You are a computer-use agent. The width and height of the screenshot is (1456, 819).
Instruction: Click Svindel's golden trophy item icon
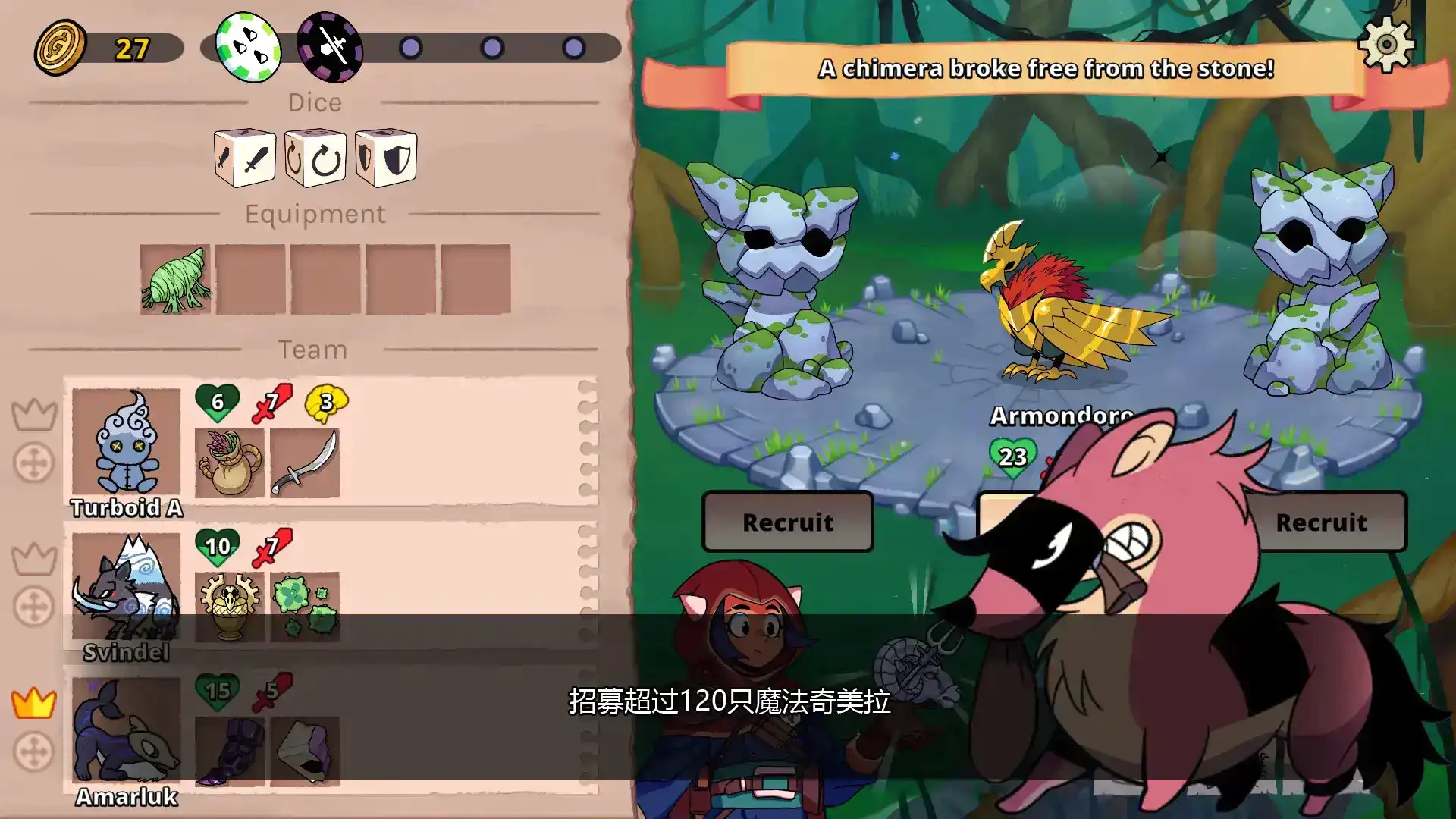[x=229, y=607]
